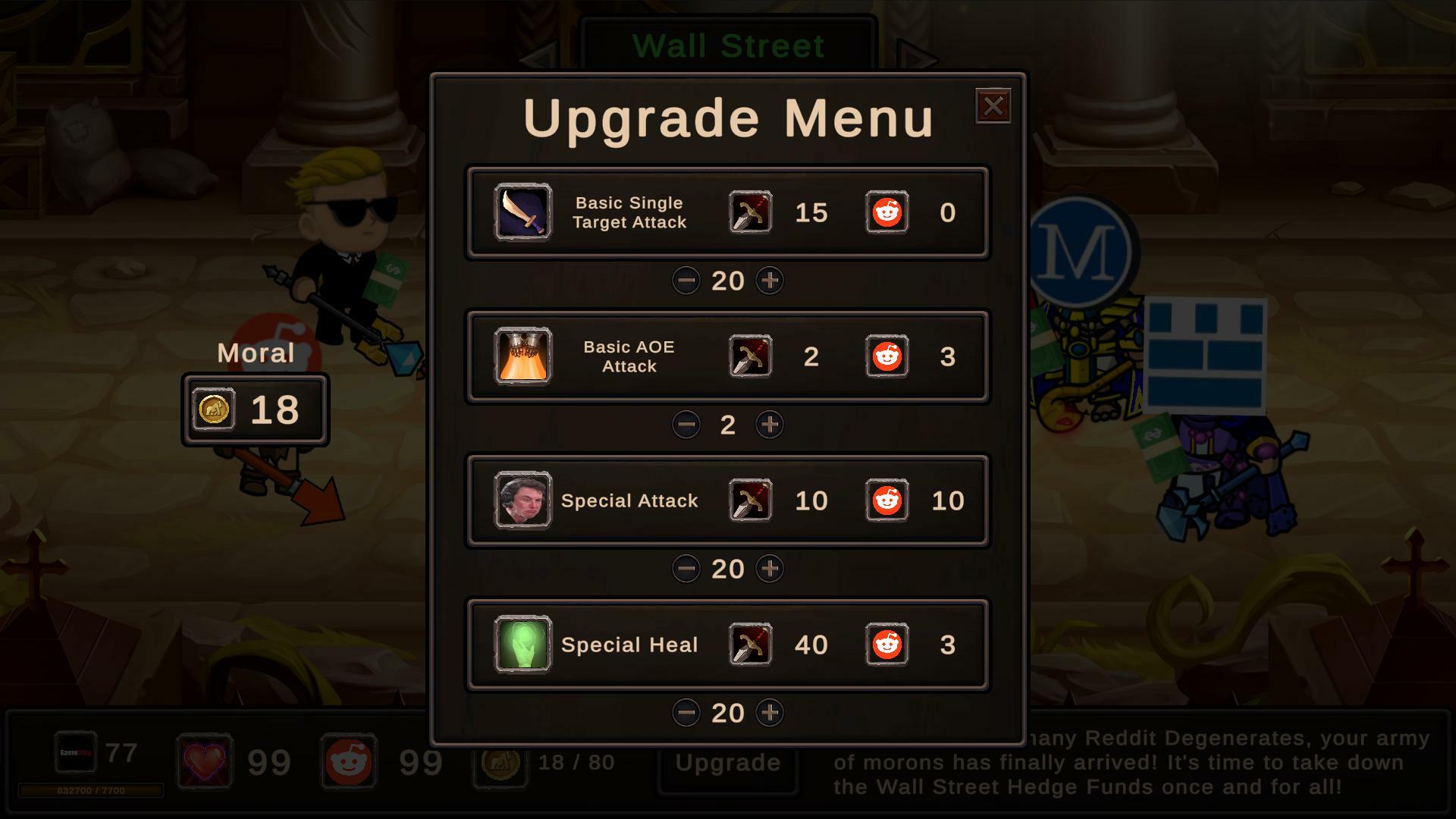Screen dimensions: 1456x819
Task: Click the Special Heal green skull icon
Action: pos(522,645)
